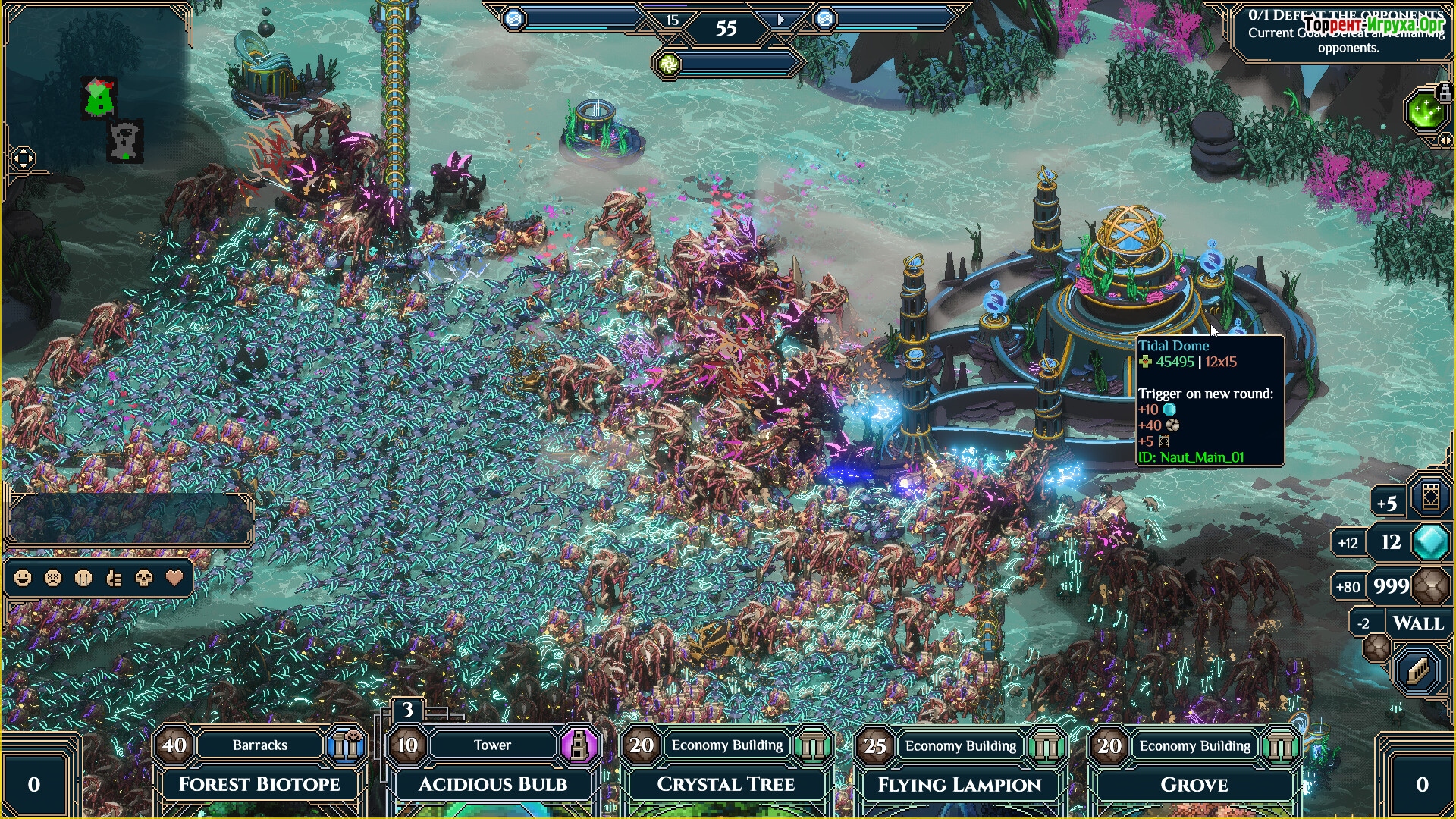Send the heart emote

coord(174,579)
